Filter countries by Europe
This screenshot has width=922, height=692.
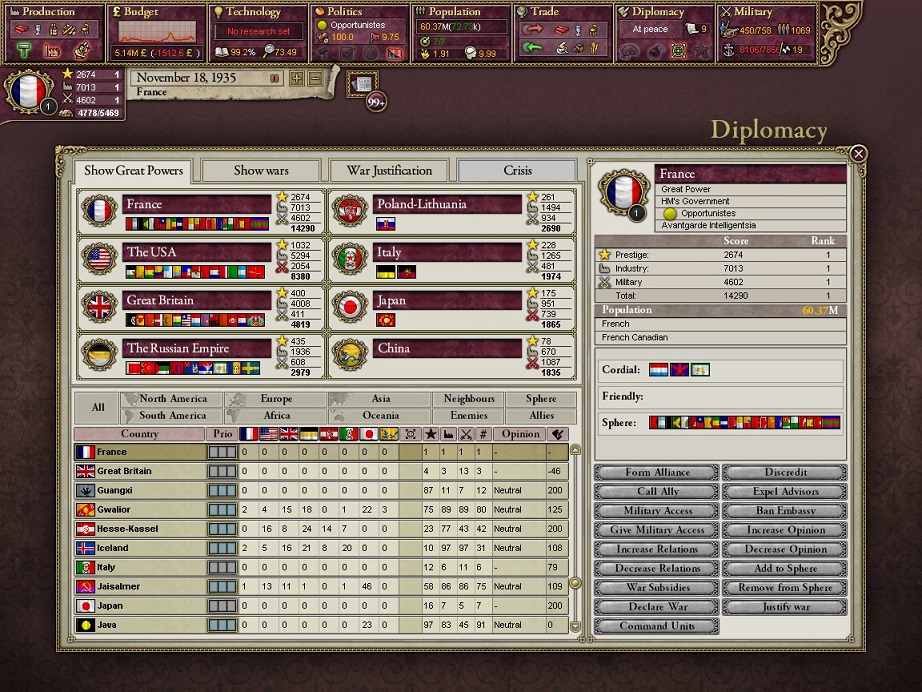point(275,399)
